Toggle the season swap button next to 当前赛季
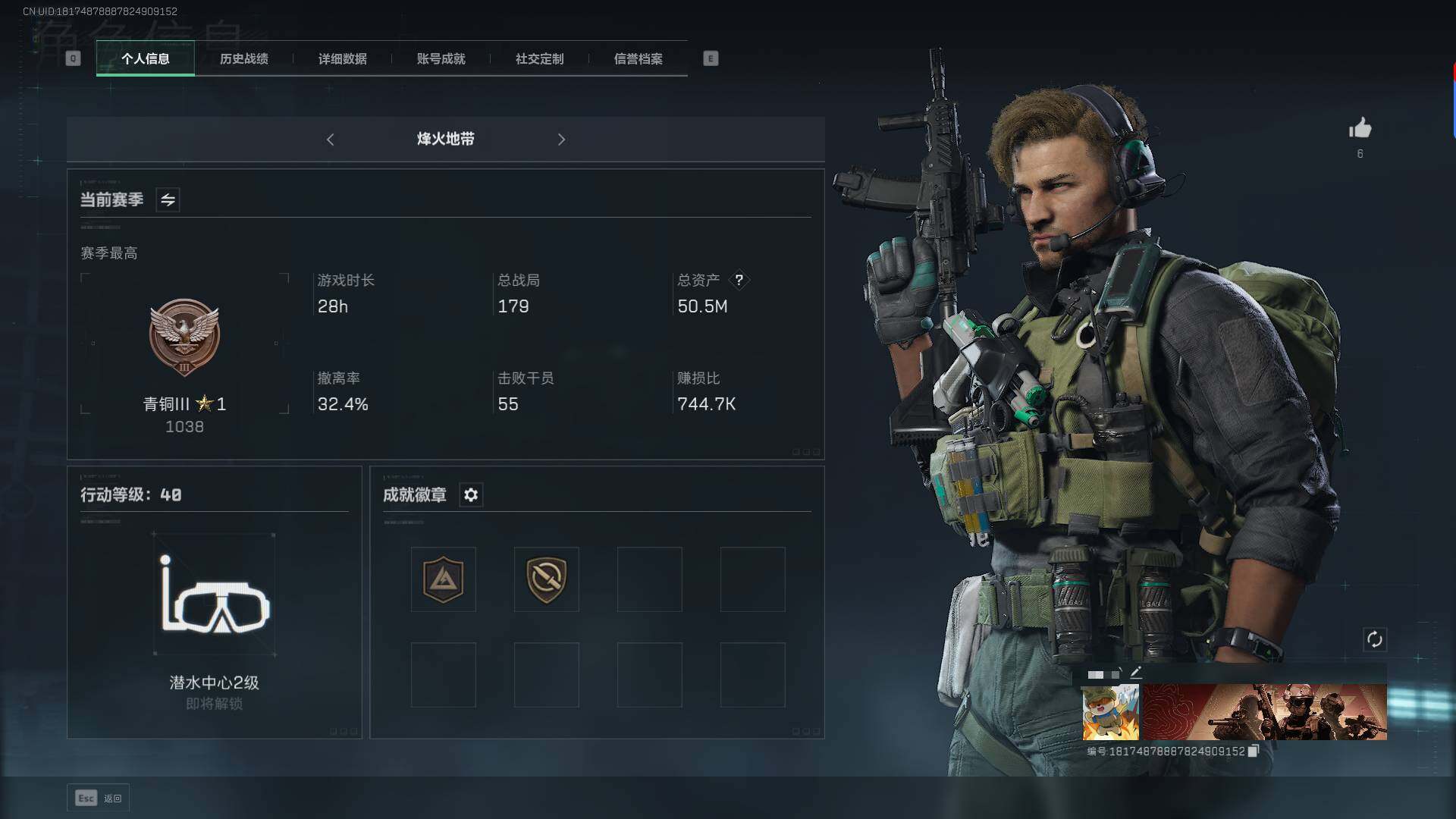Screen dimensions: 1456x819 click(x=168, y=200)
